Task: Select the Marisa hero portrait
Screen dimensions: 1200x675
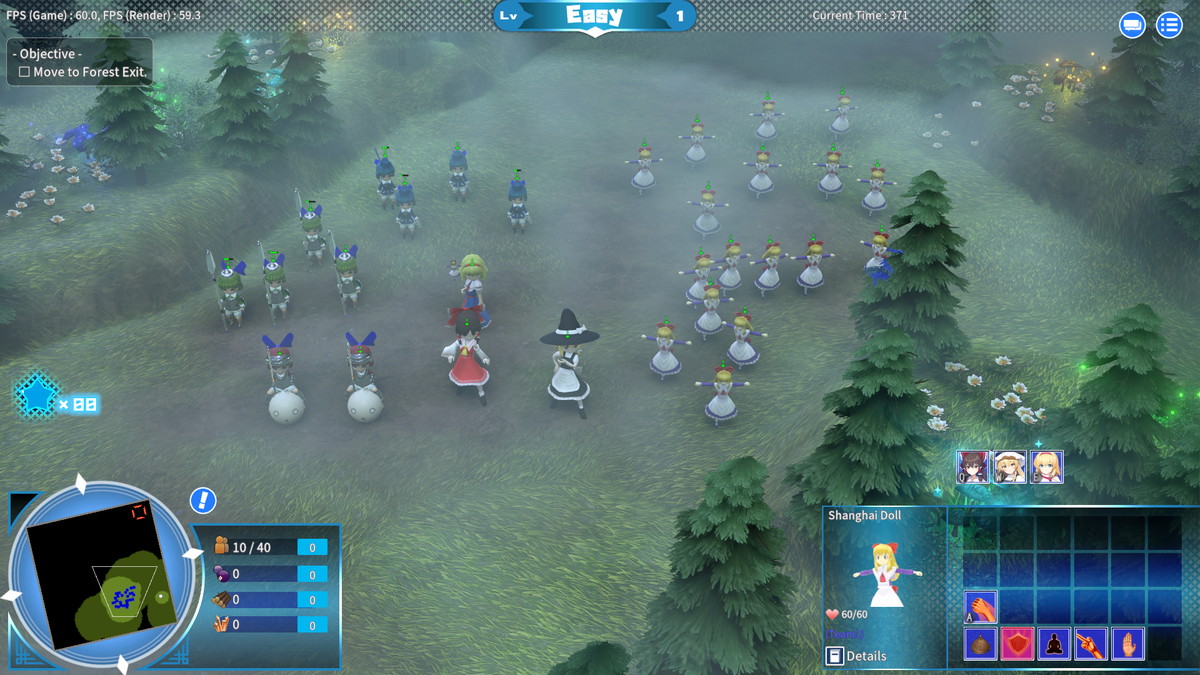Action: point(1010,467)
